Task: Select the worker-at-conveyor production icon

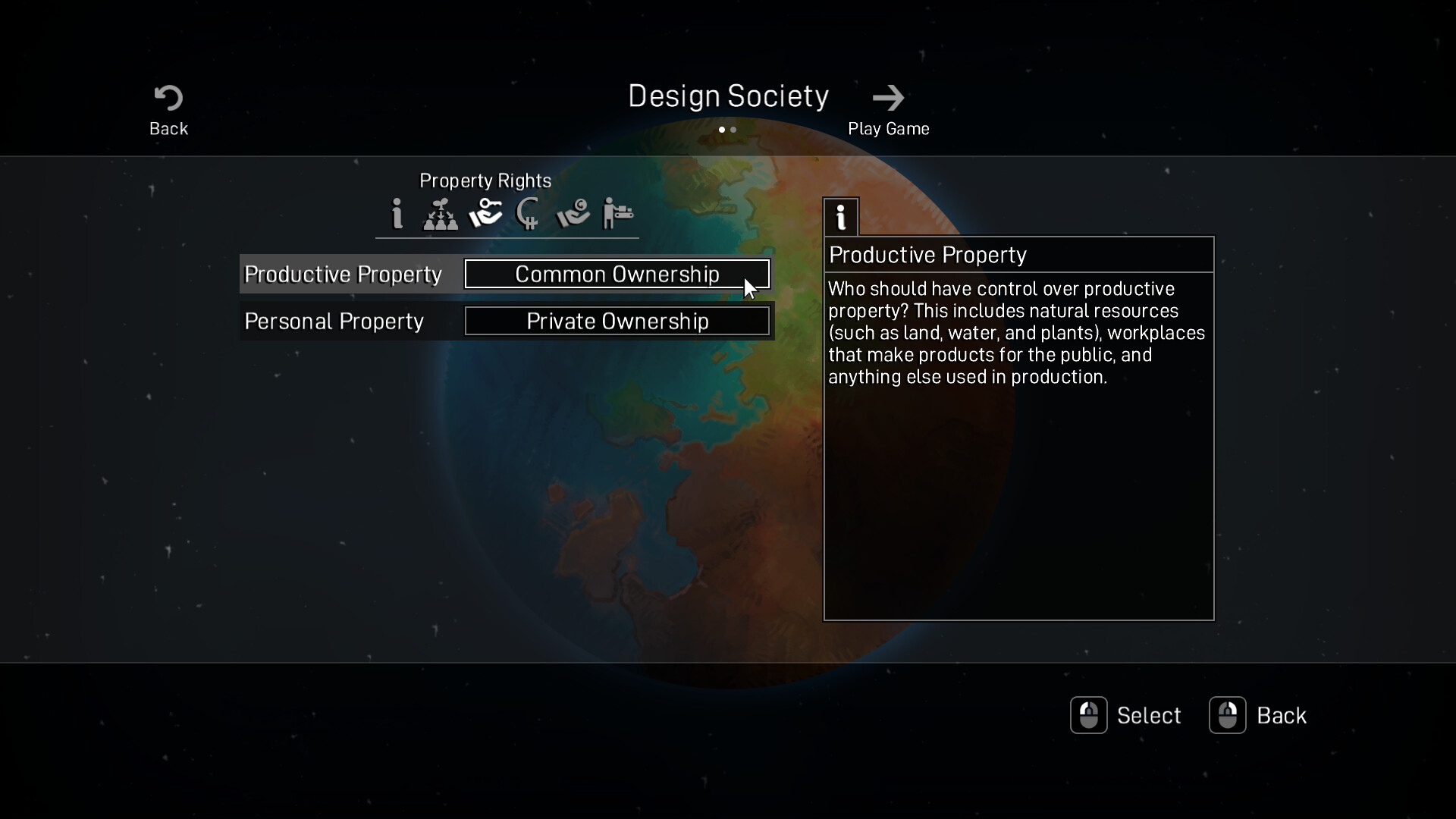Action: [x=617, y=214]
